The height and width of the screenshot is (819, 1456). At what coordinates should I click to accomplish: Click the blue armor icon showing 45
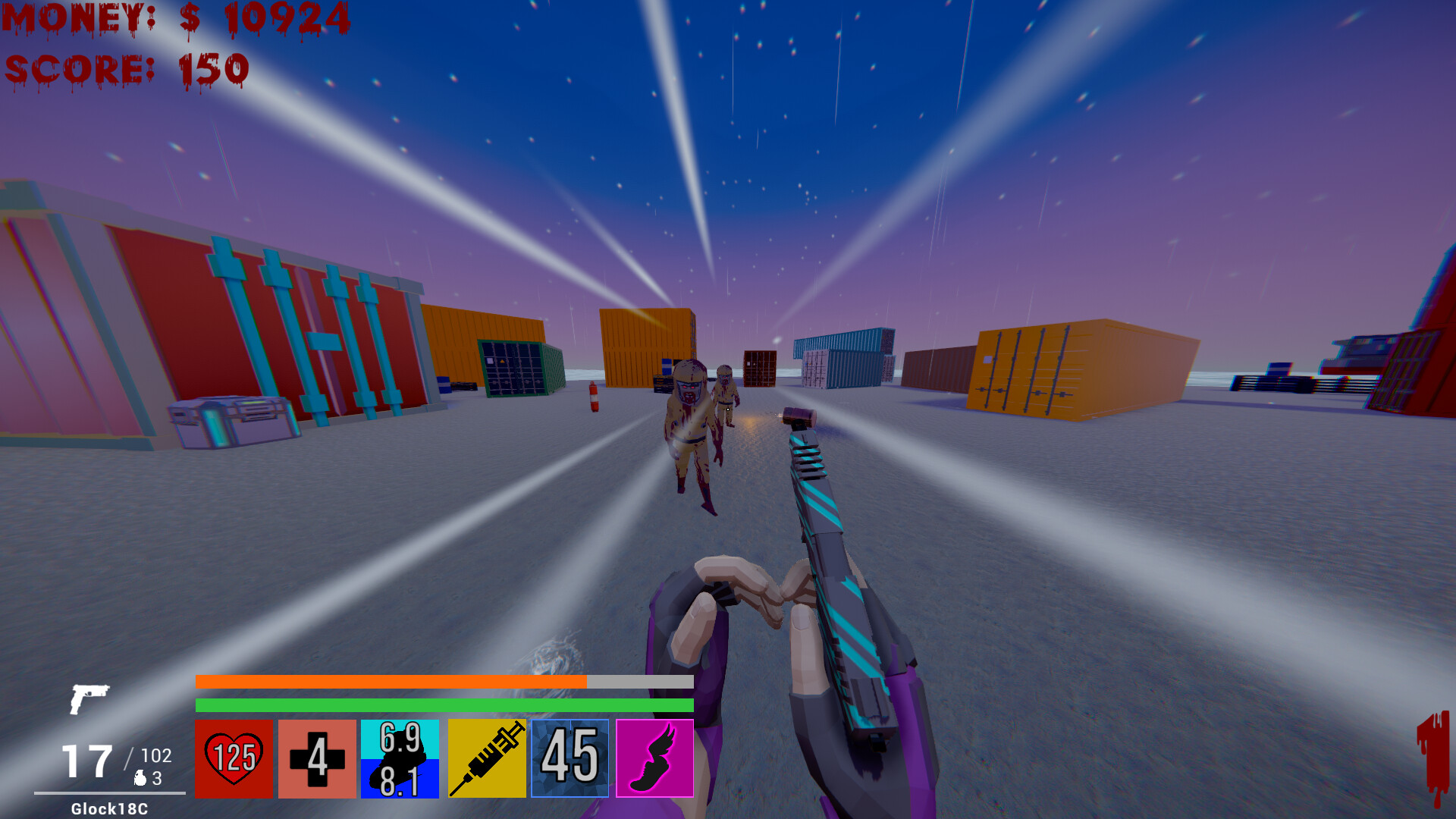[x=570, y=758]
